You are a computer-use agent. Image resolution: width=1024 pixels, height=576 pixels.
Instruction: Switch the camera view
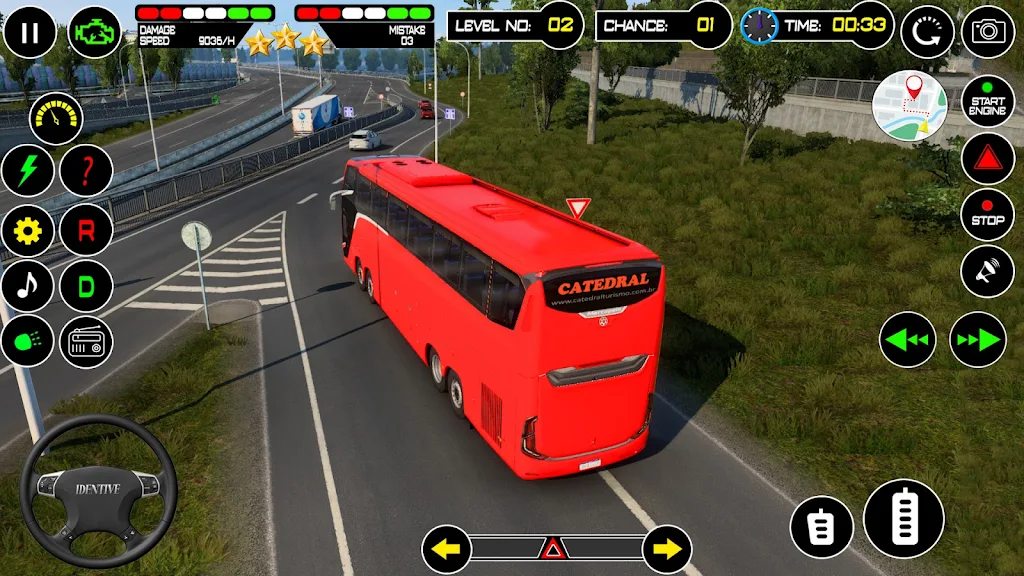[988, 32]
